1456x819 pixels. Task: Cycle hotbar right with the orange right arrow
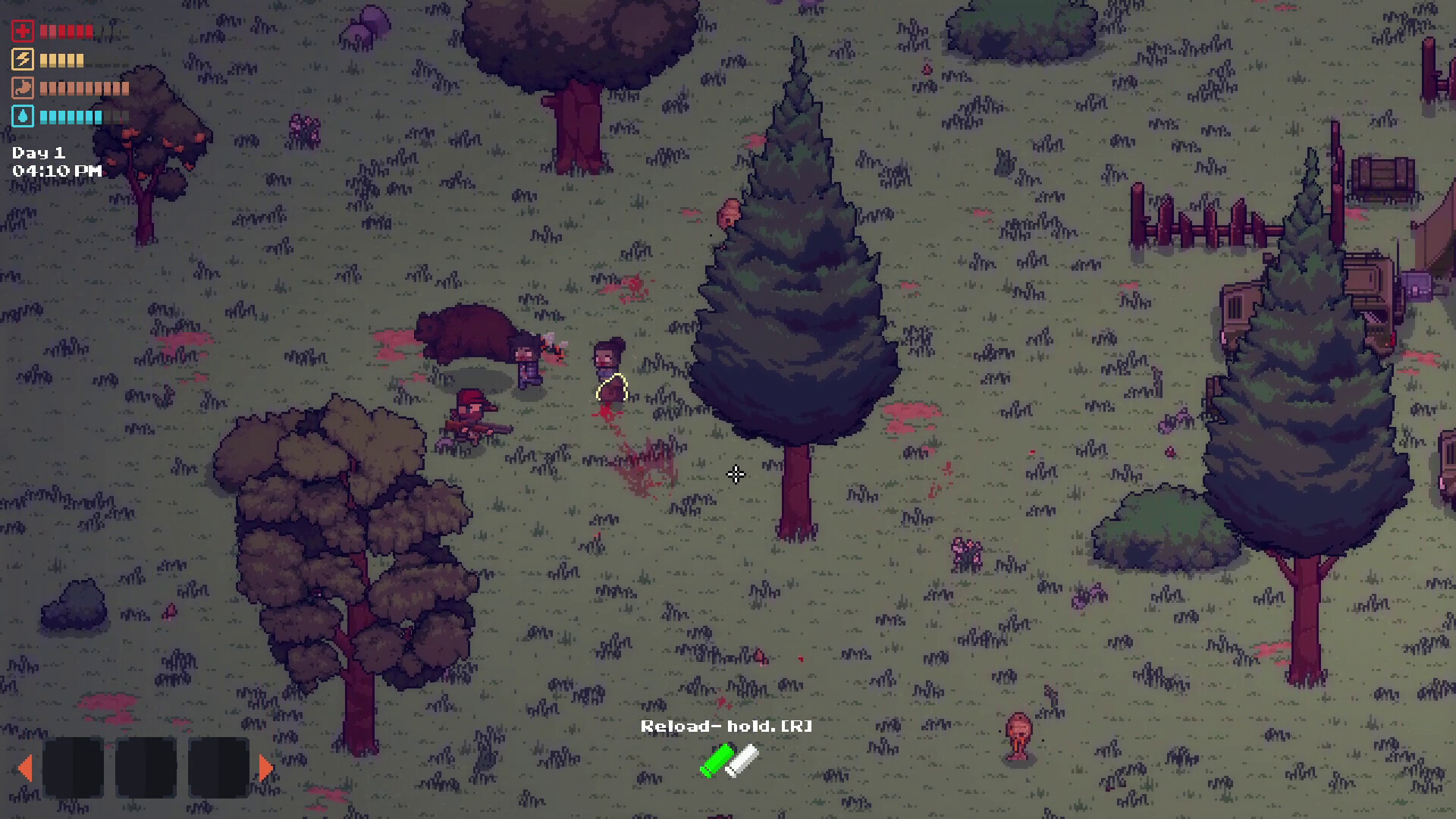[x=265, y=767]
